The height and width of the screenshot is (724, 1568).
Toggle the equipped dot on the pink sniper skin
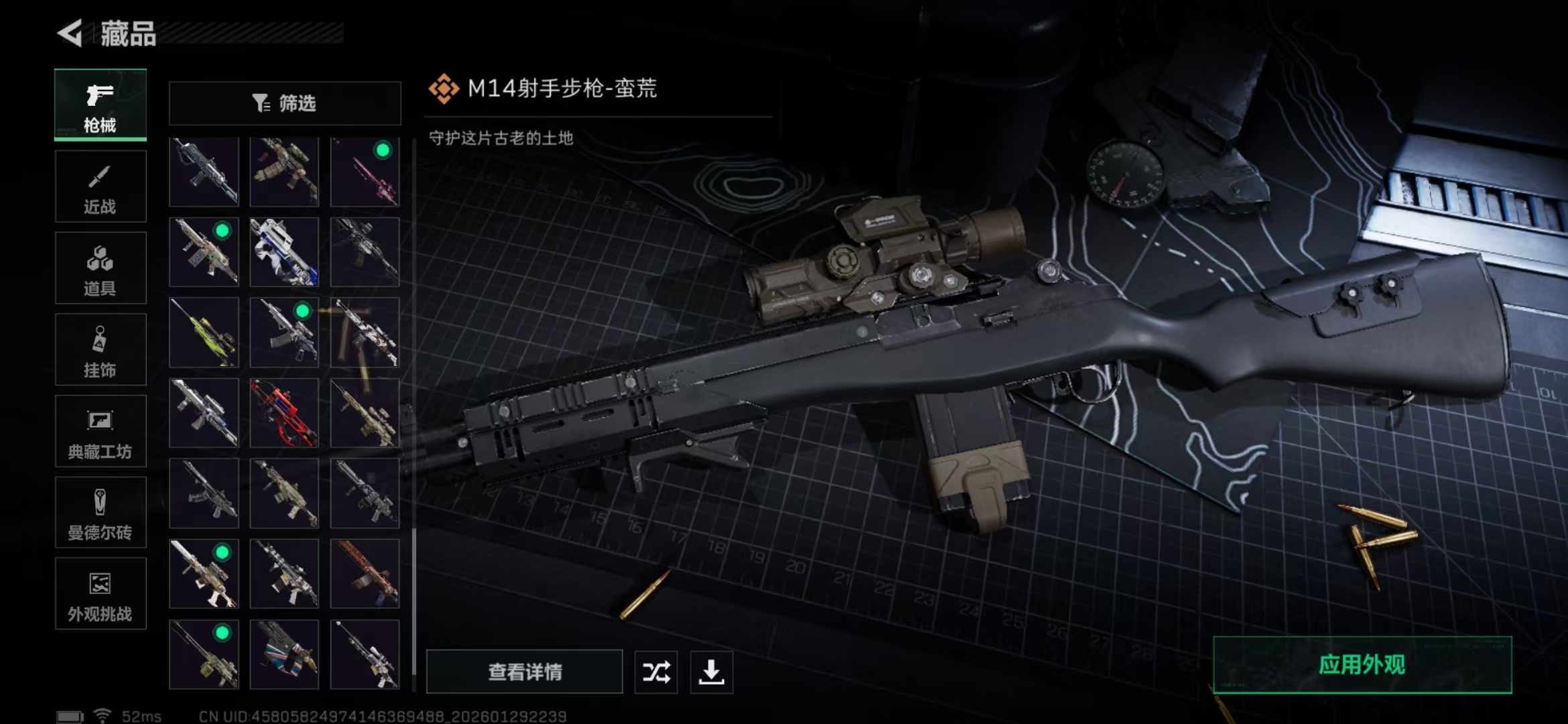tap(382, 151)
